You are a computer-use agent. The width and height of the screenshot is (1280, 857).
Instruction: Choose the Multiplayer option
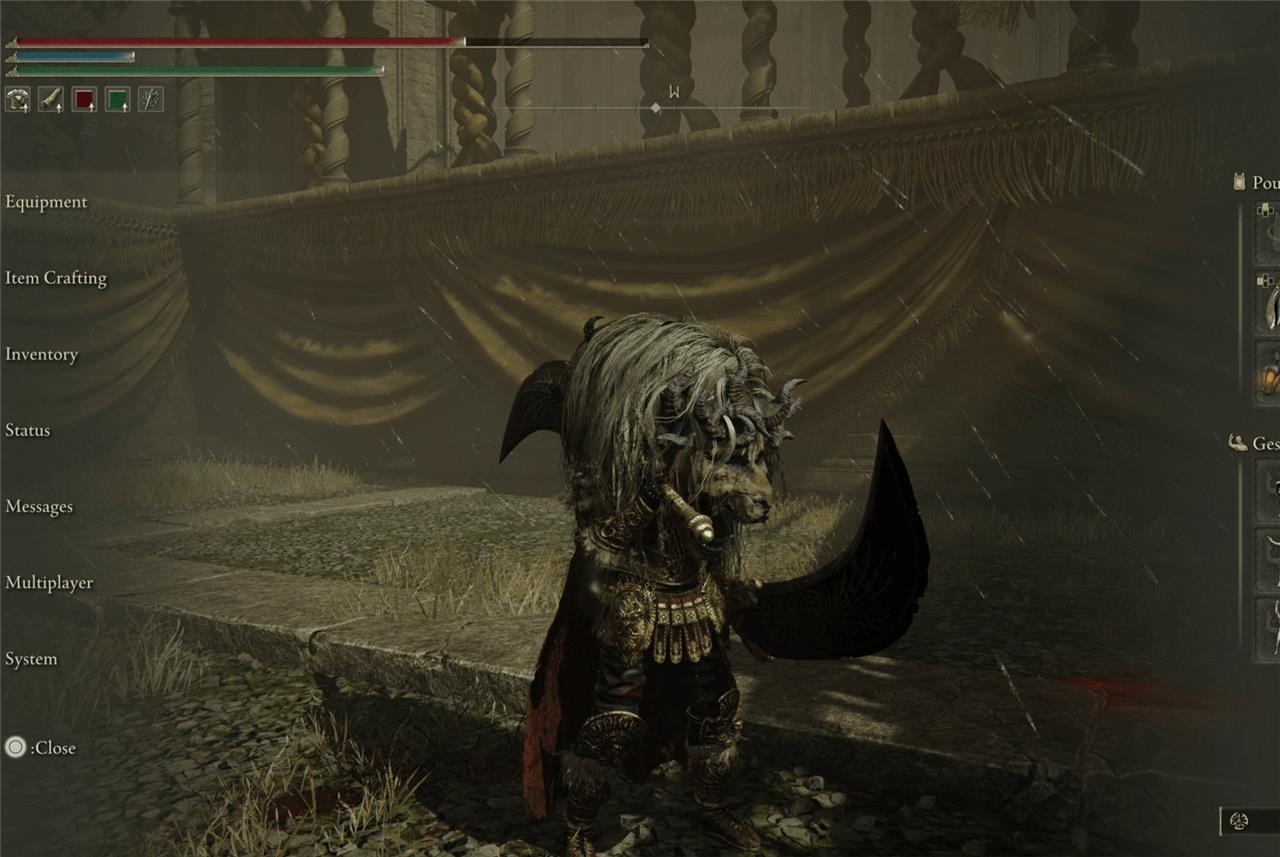point(49,583)
